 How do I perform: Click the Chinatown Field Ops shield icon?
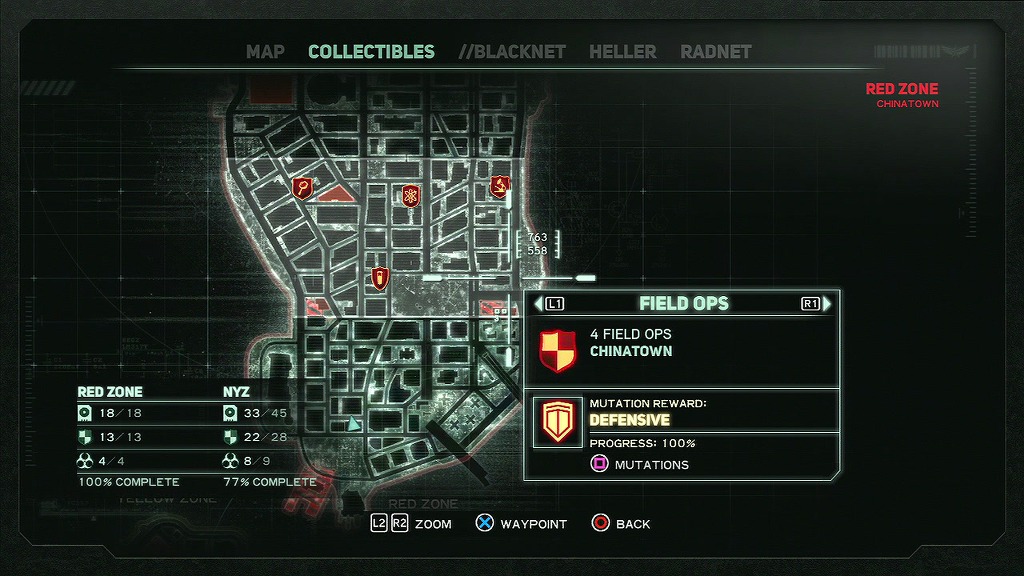pos(556,351)
